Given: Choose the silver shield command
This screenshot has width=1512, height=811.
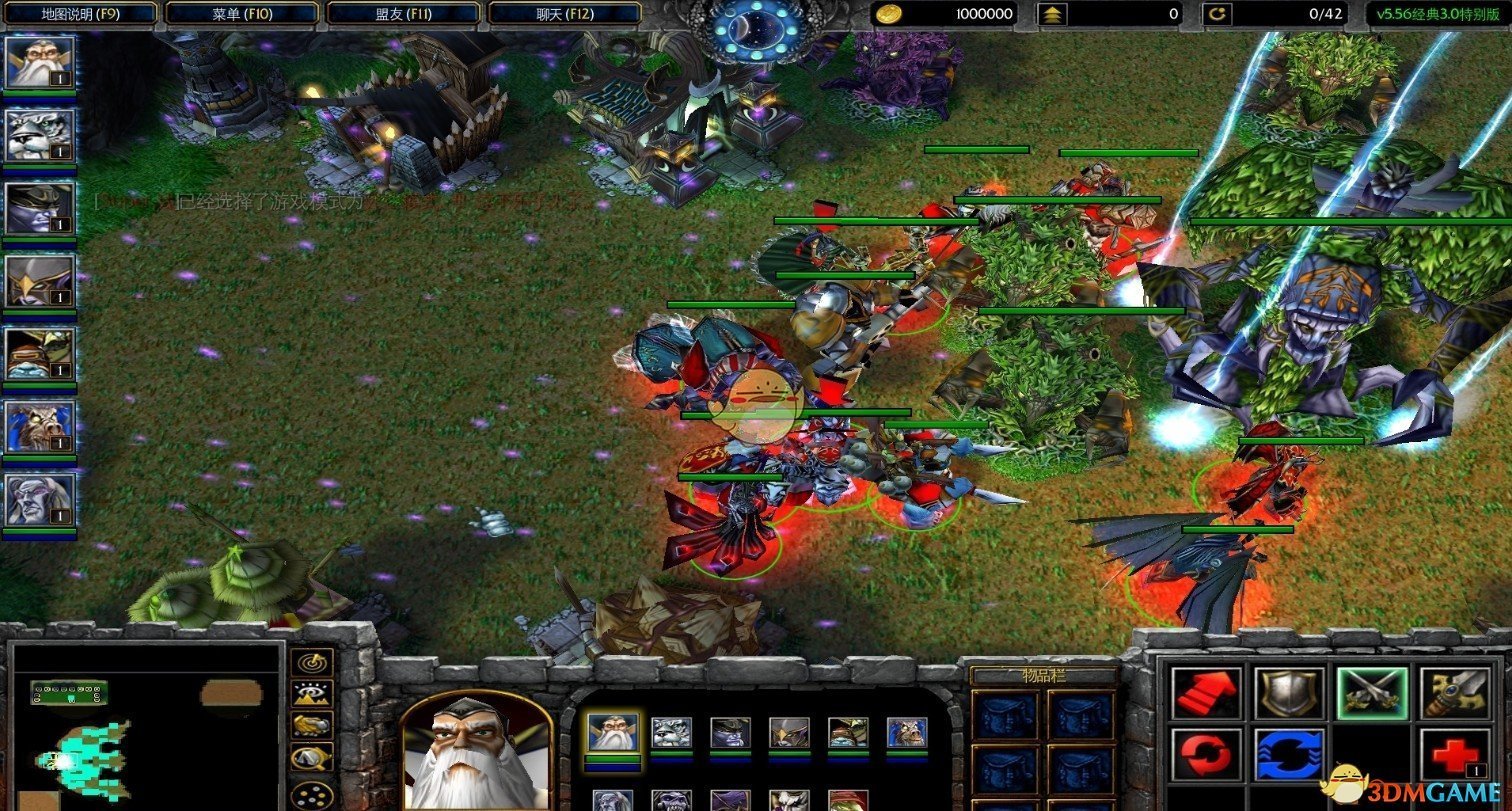Looking at the screenshot, I should [1290, 693].
